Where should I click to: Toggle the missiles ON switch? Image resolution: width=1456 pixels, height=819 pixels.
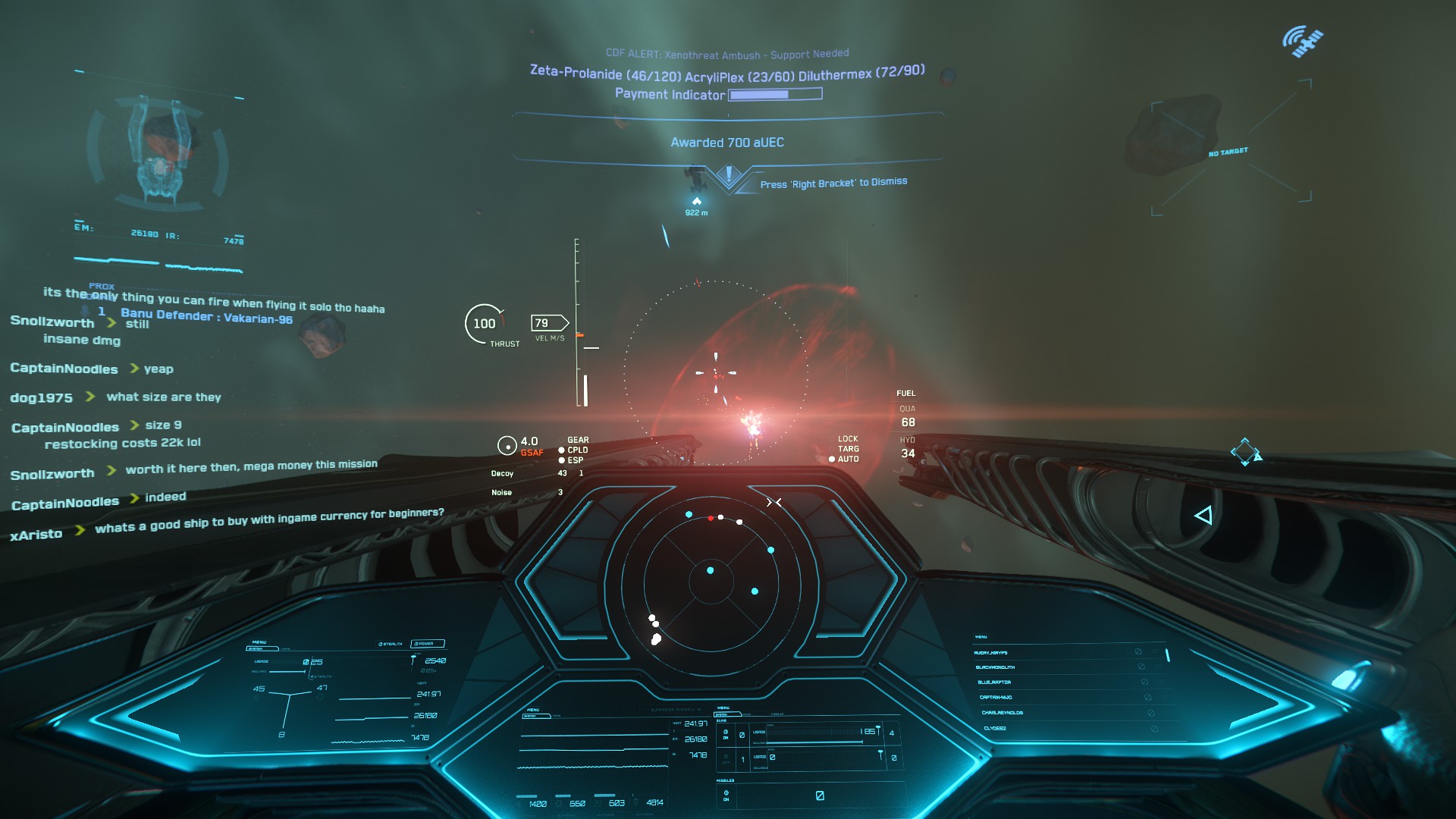pos(726,795)
